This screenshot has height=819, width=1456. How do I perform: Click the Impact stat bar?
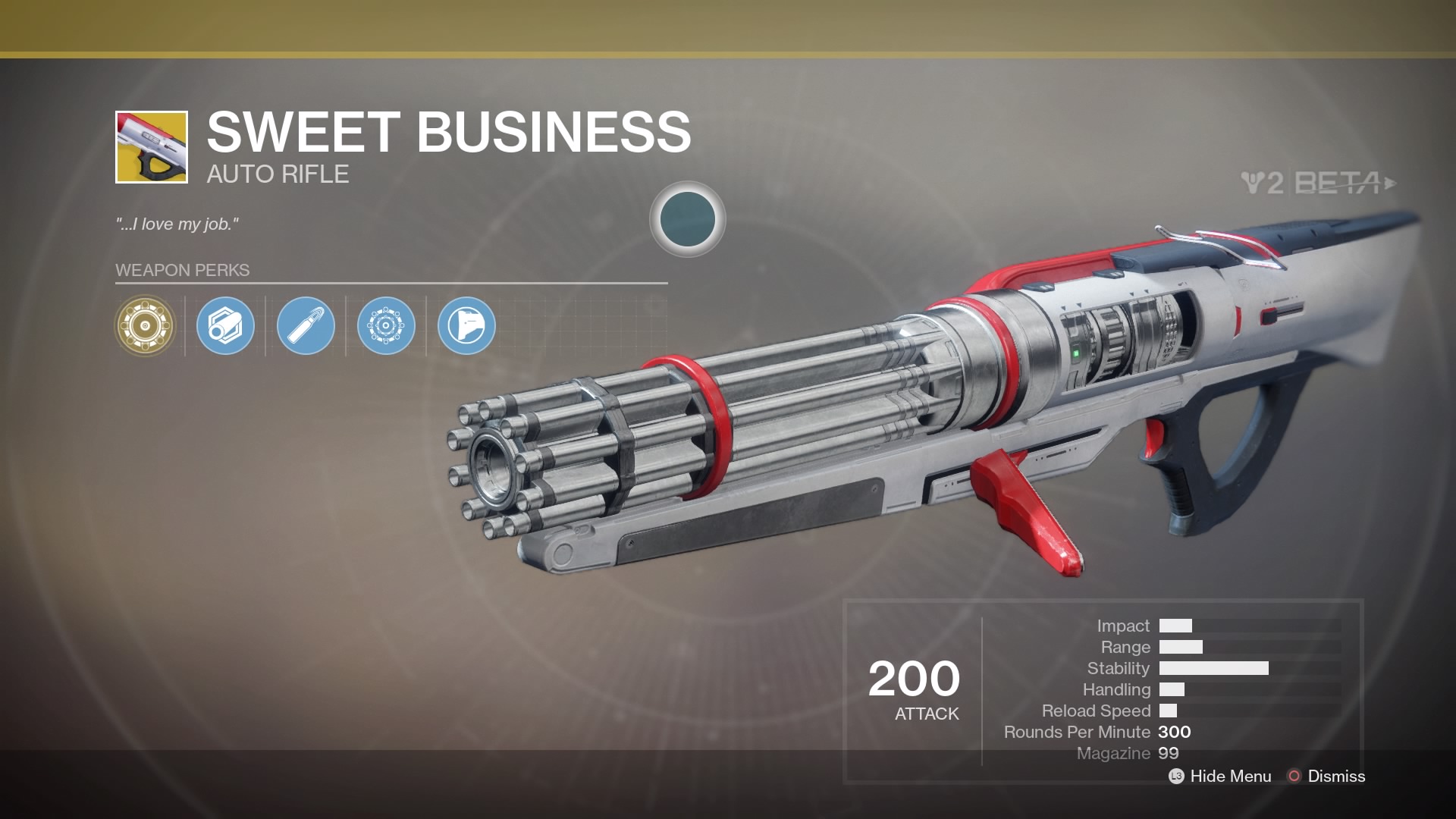pyautogui.click(x=1178, y=626)
